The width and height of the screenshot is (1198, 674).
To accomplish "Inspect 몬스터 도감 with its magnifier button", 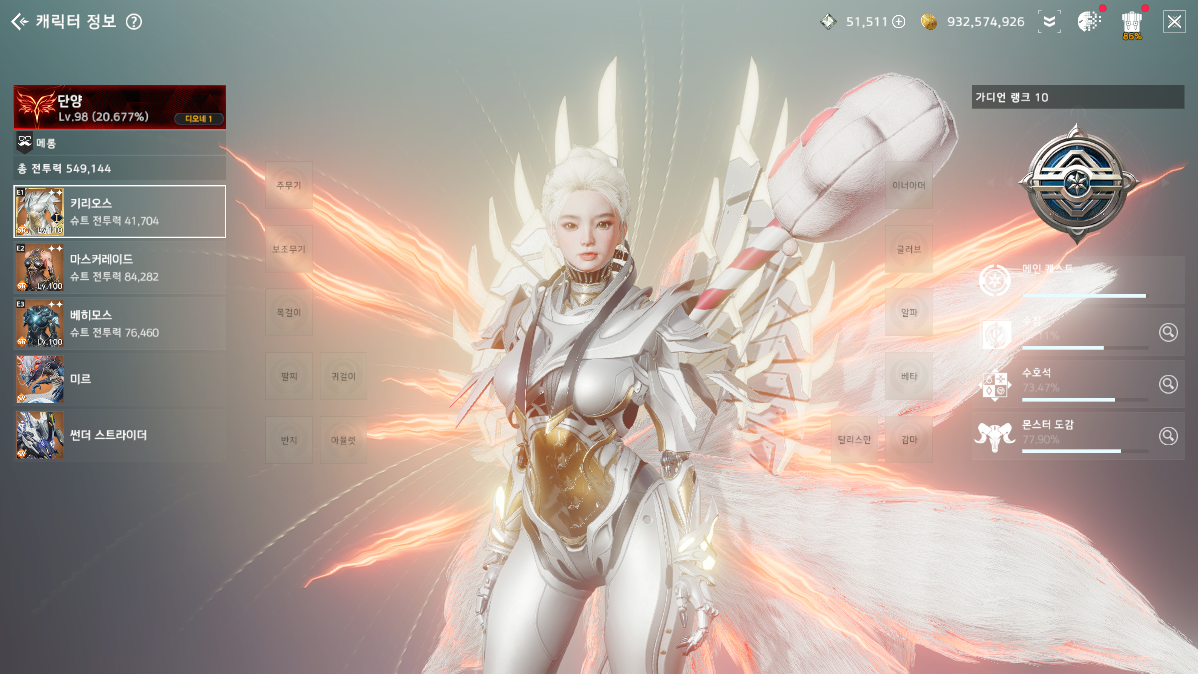I will tap(1168, 436).
